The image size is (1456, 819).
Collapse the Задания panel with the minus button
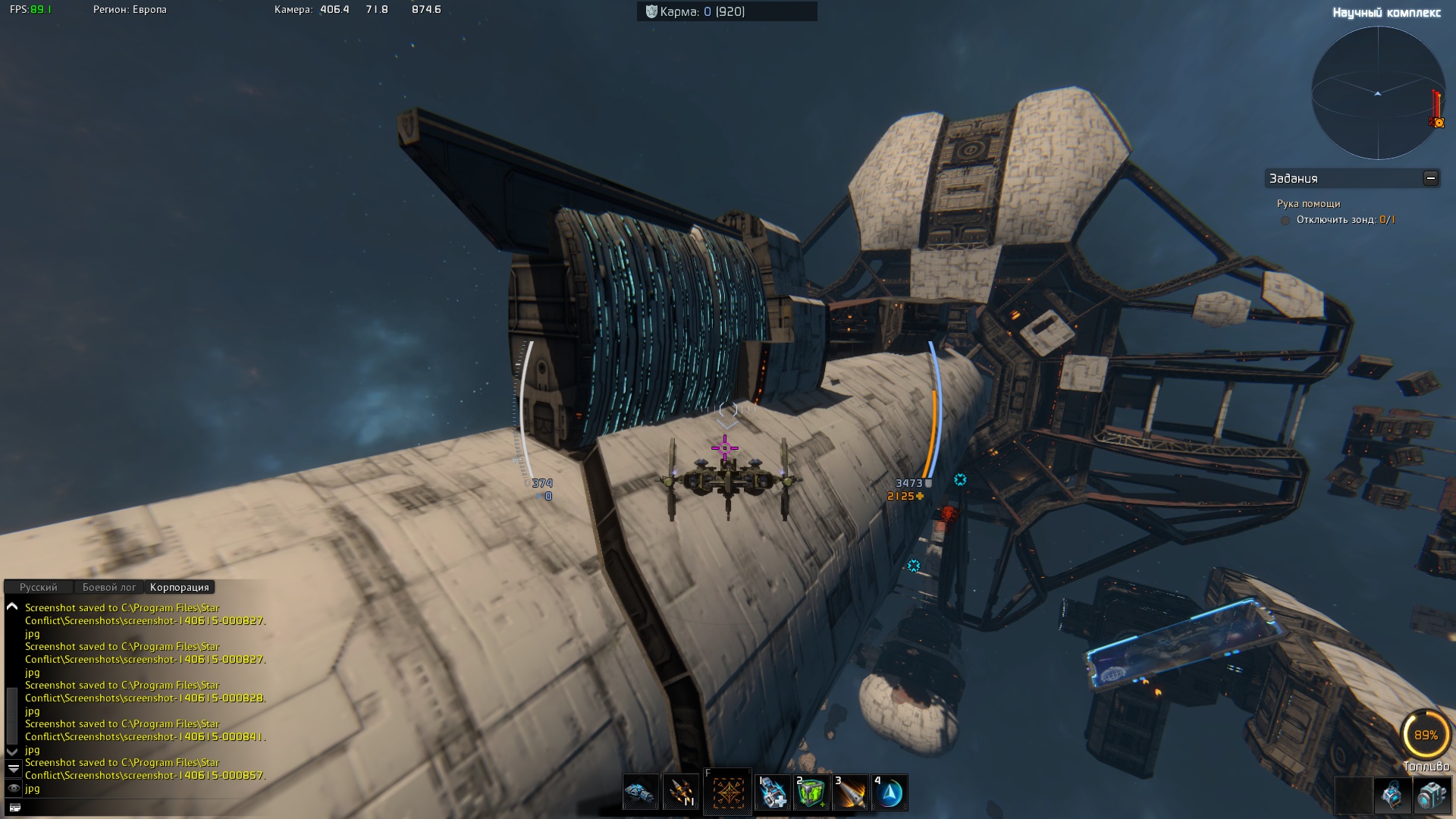click(1430, 178)
